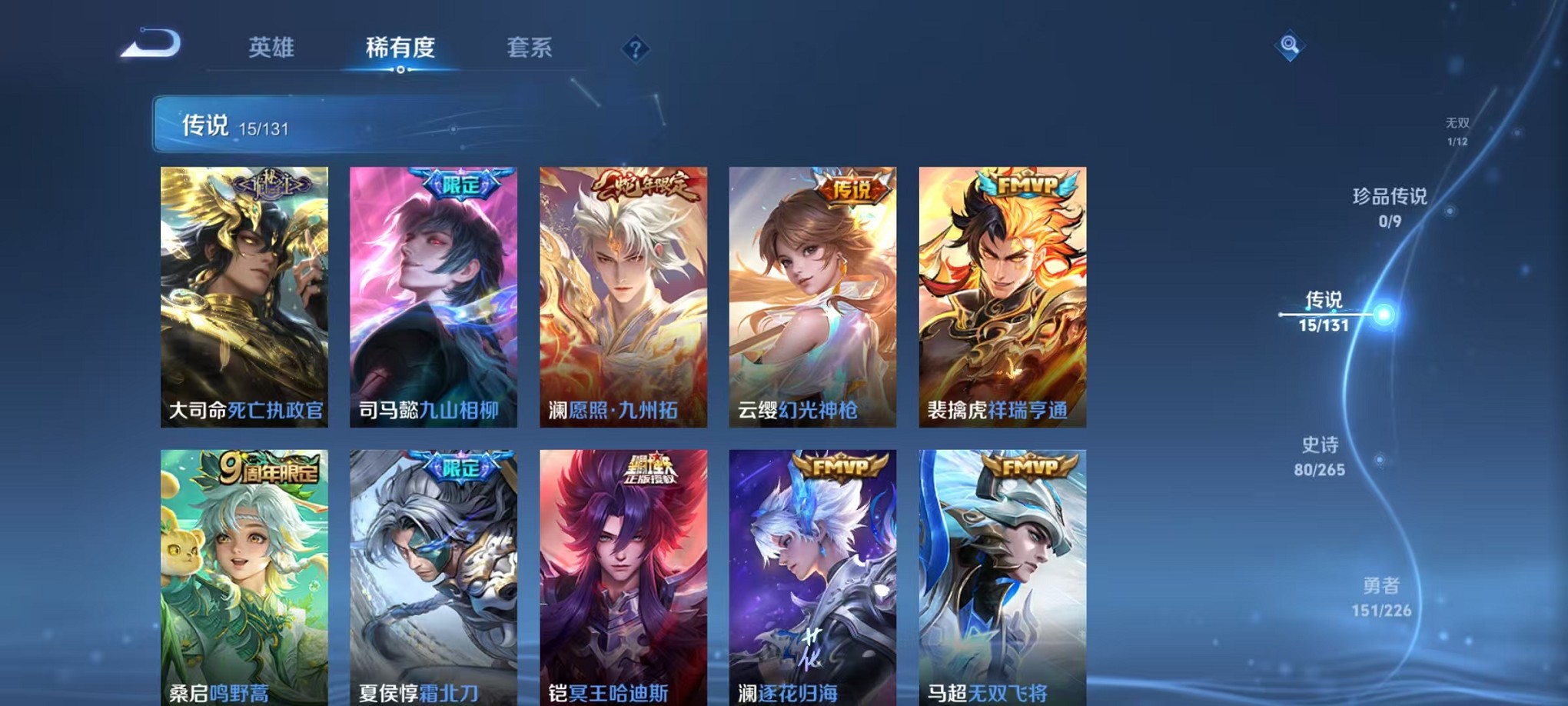Select the 稀有度 tab
This screenshot has width=1568, height=706.
(400, 48)
